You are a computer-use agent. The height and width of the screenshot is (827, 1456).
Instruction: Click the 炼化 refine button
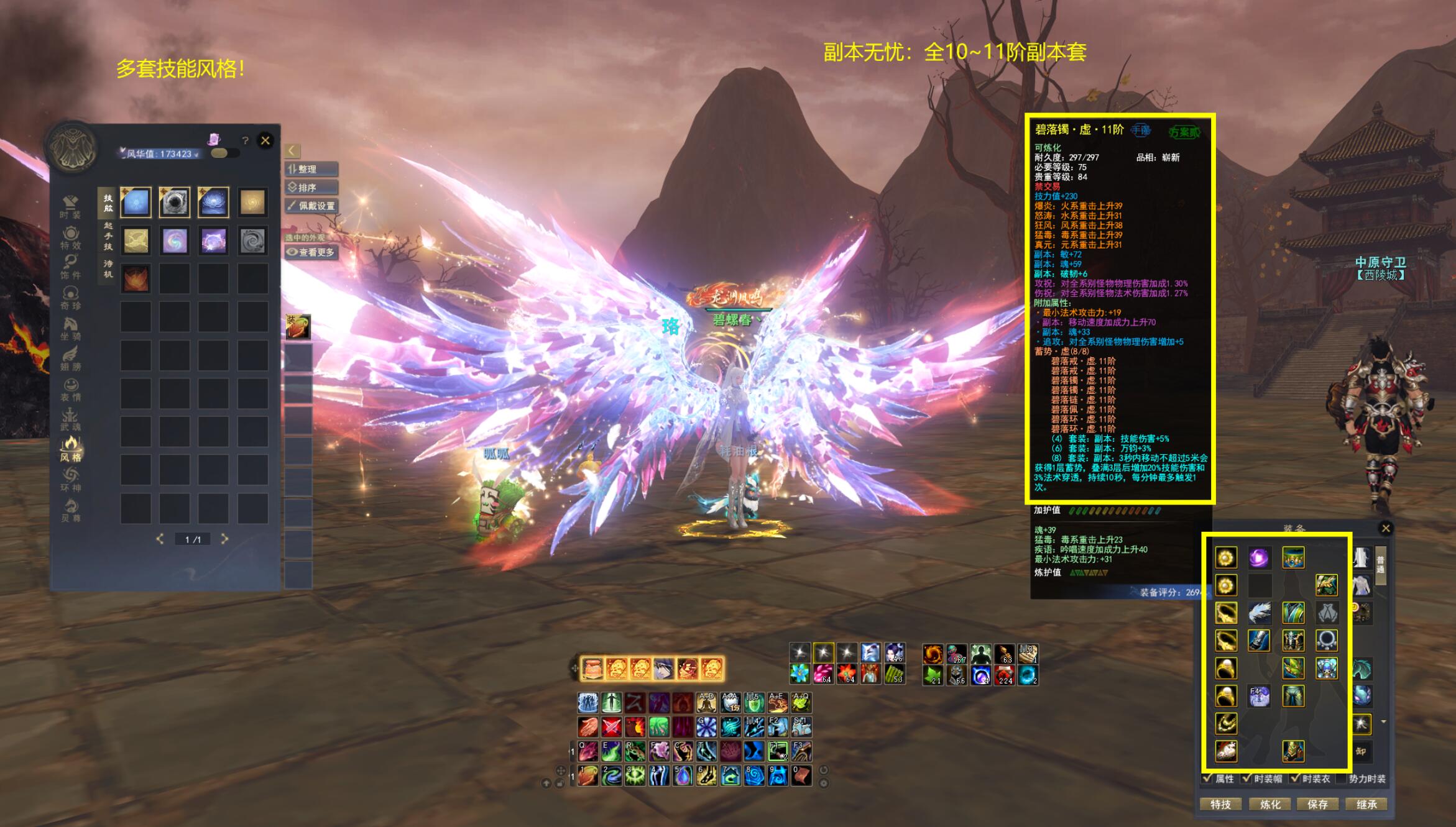tap(1270, 804)
